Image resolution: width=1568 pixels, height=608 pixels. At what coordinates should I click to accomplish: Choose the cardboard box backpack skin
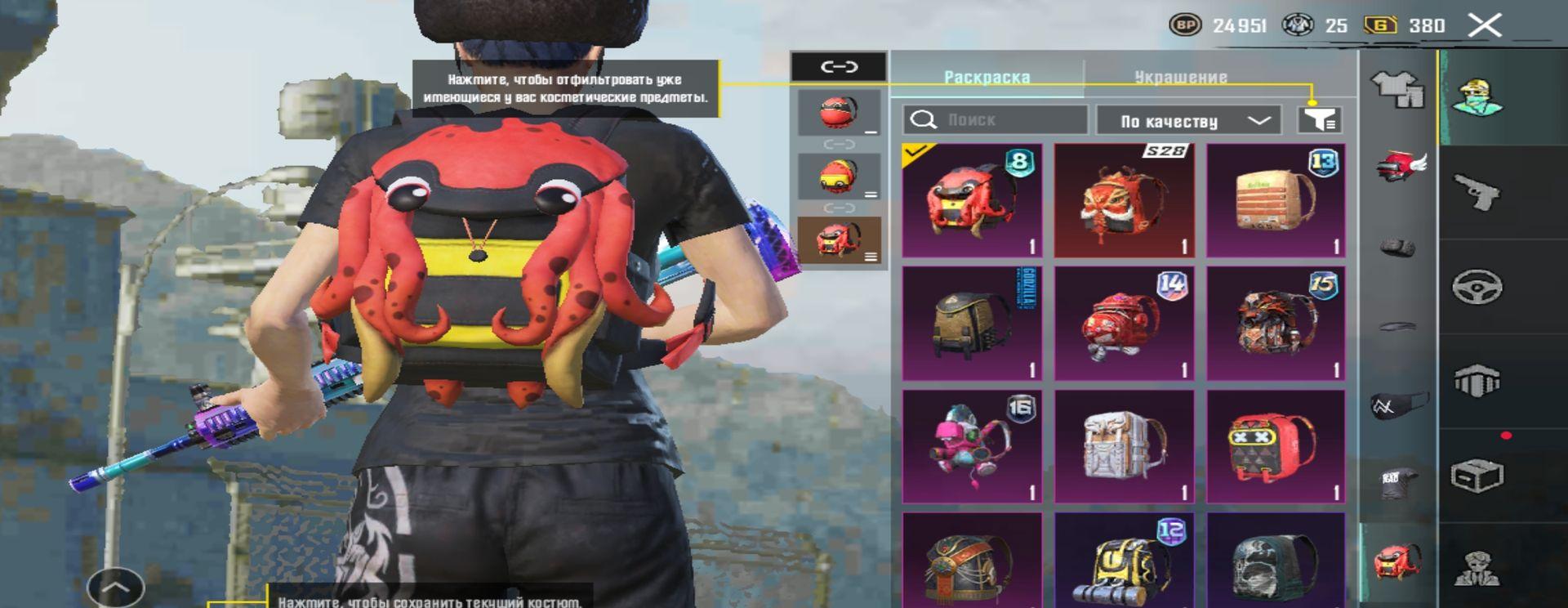(1276, 201)
